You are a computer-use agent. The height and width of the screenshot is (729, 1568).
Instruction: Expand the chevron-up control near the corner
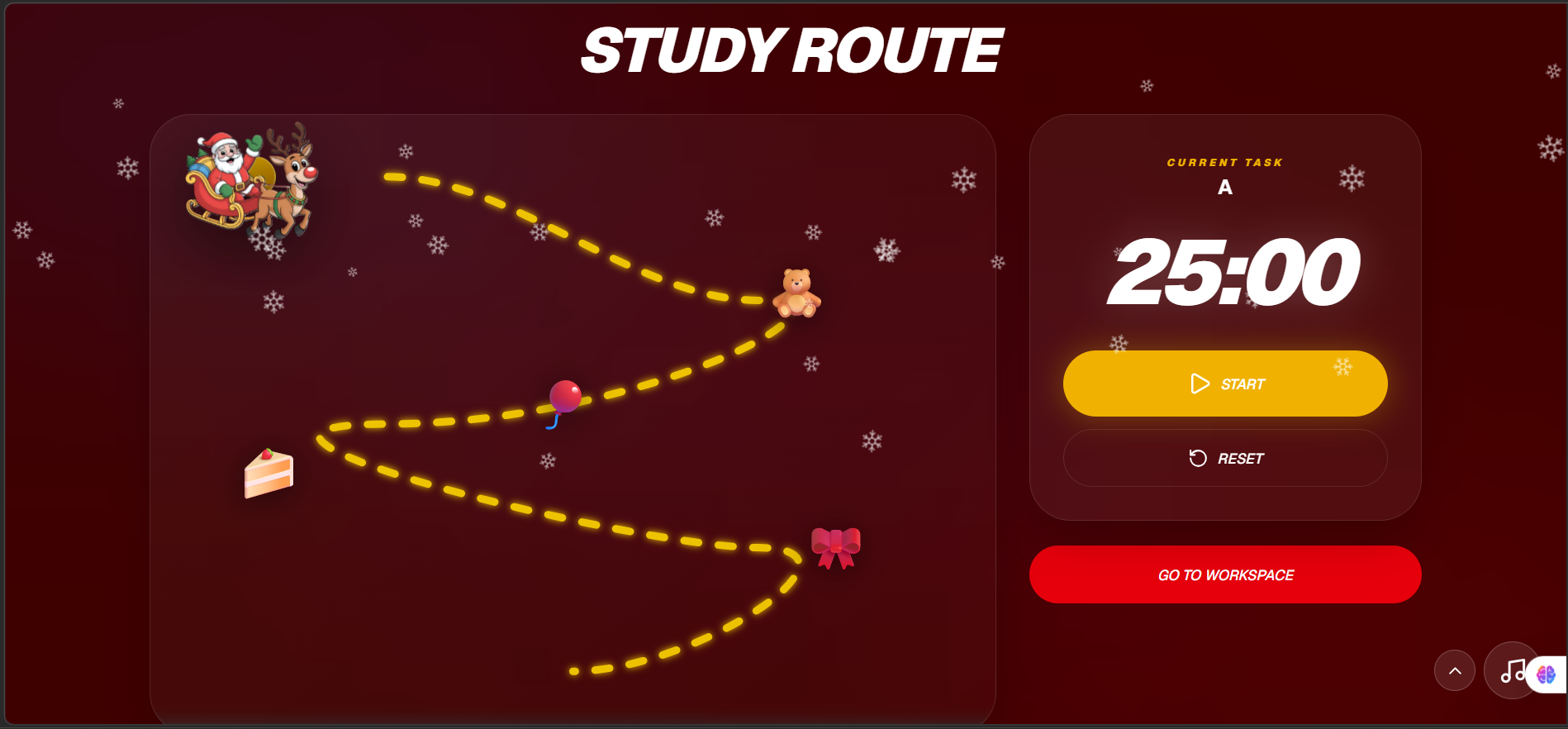coord(1455,670)
